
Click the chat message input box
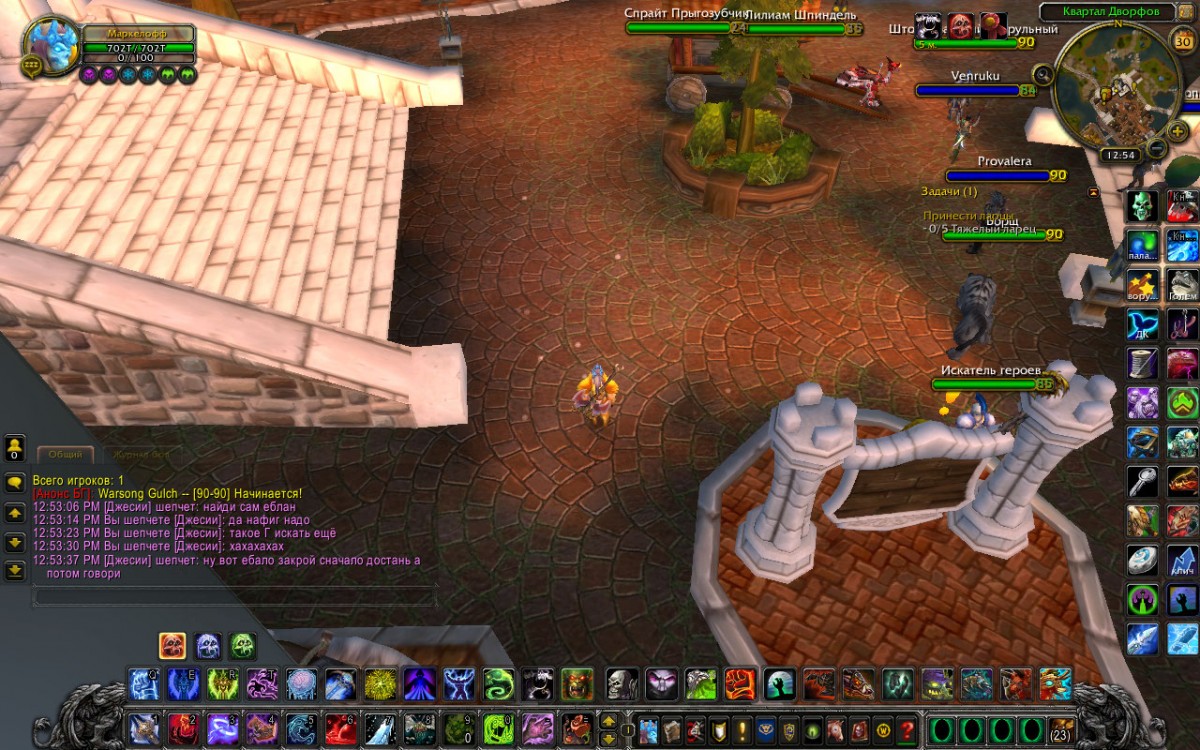(x=234, y=597)
